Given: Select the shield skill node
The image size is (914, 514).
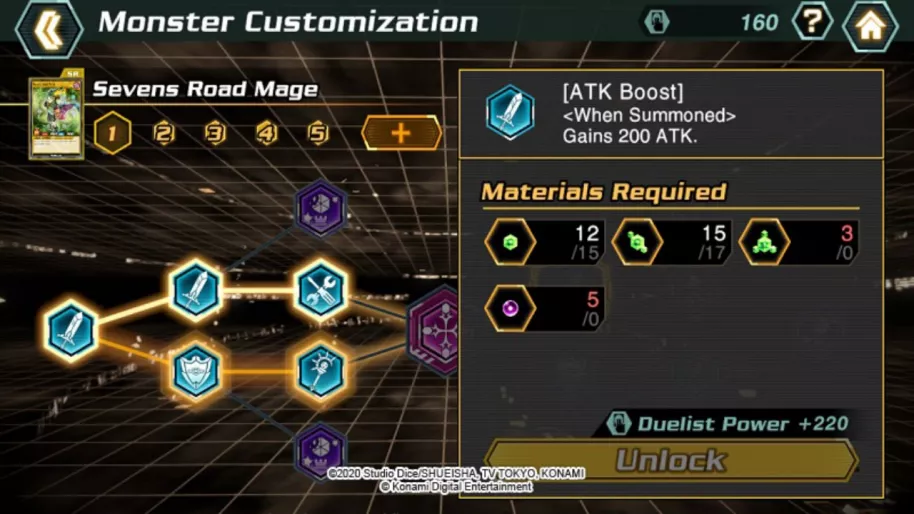Looking at the screenshot, I should [x=195, y=370].
